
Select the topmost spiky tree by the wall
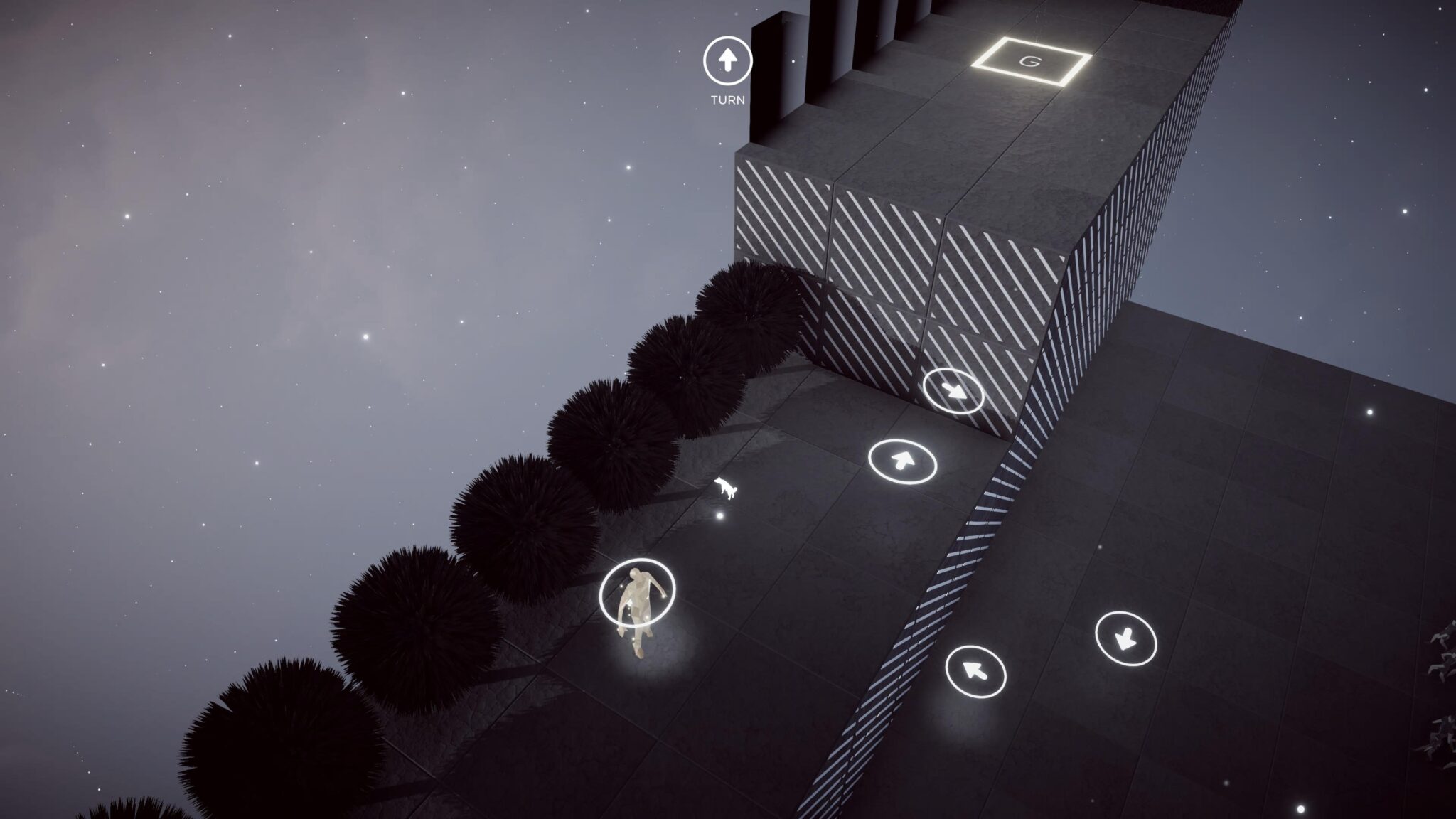[746, 313]
